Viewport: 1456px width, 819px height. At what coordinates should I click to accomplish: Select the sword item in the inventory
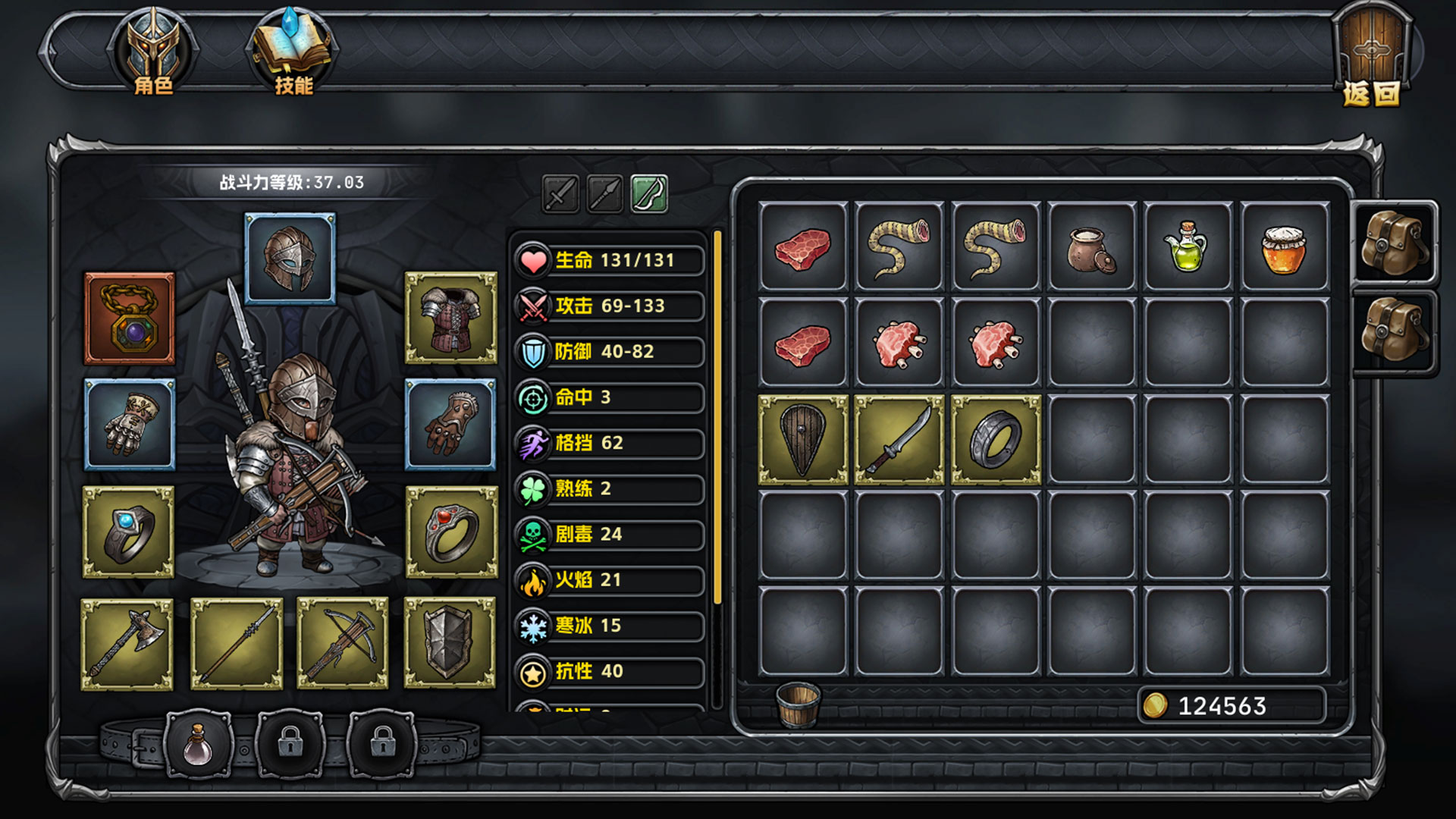tap(899, 440)
